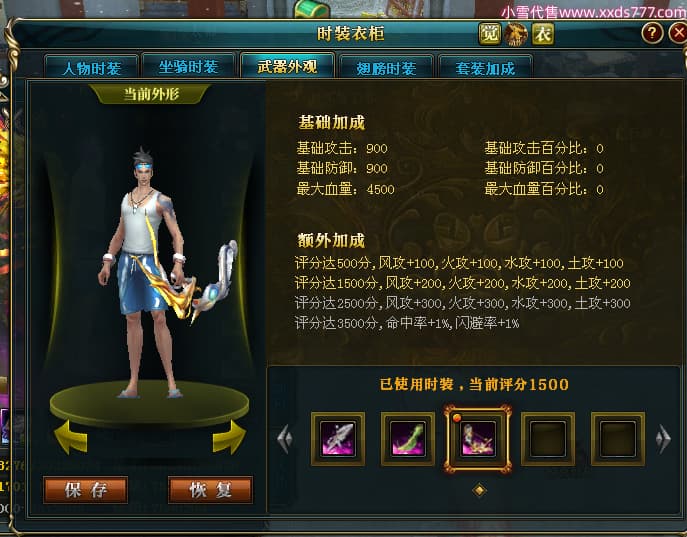Click the 衣 wardrobe button
Viewport: 687px width, 537px height.
coord(542,33)
